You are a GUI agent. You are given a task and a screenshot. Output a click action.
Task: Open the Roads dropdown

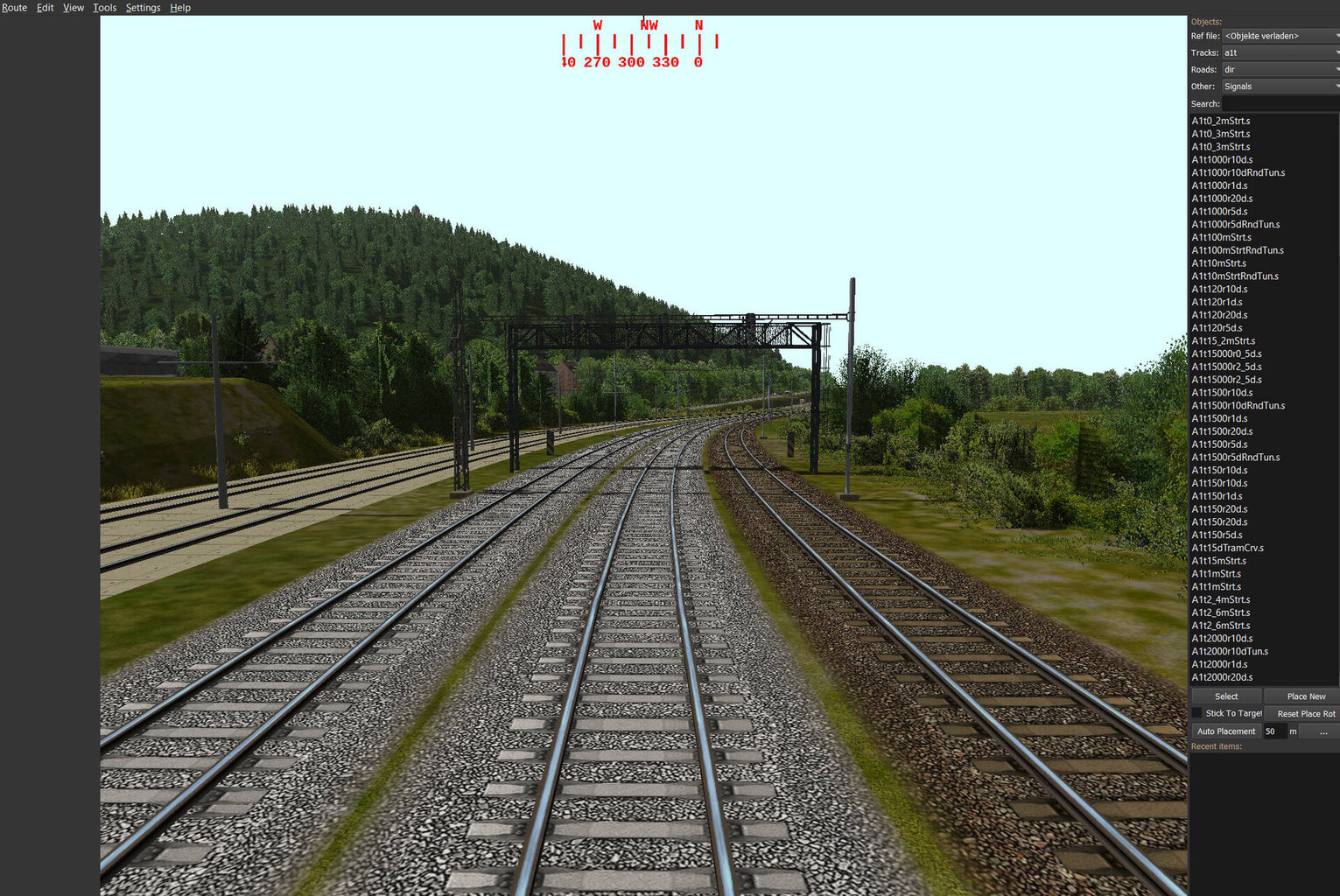tap(1280, 69)
